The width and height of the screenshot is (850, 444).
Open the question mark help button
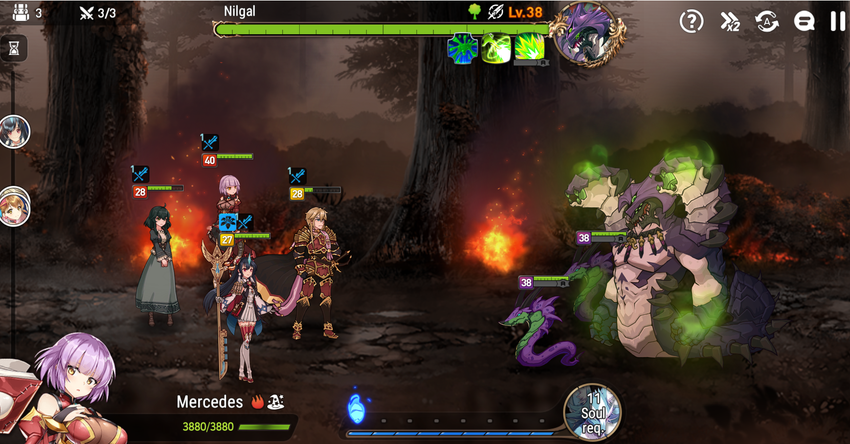point(691,20)
